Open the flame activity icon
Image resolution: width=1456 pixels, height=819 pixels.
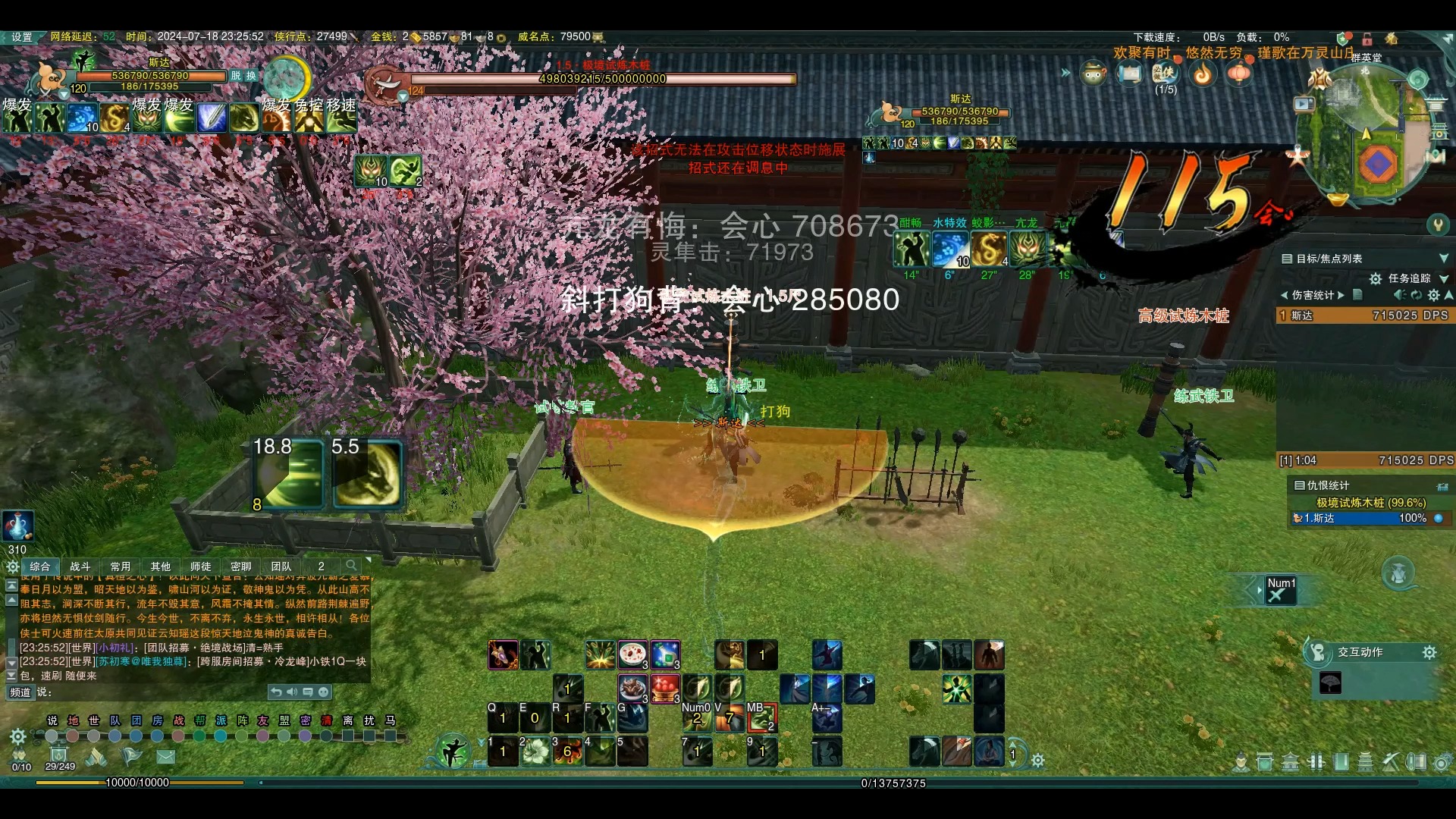click(x=1203, y=74)
